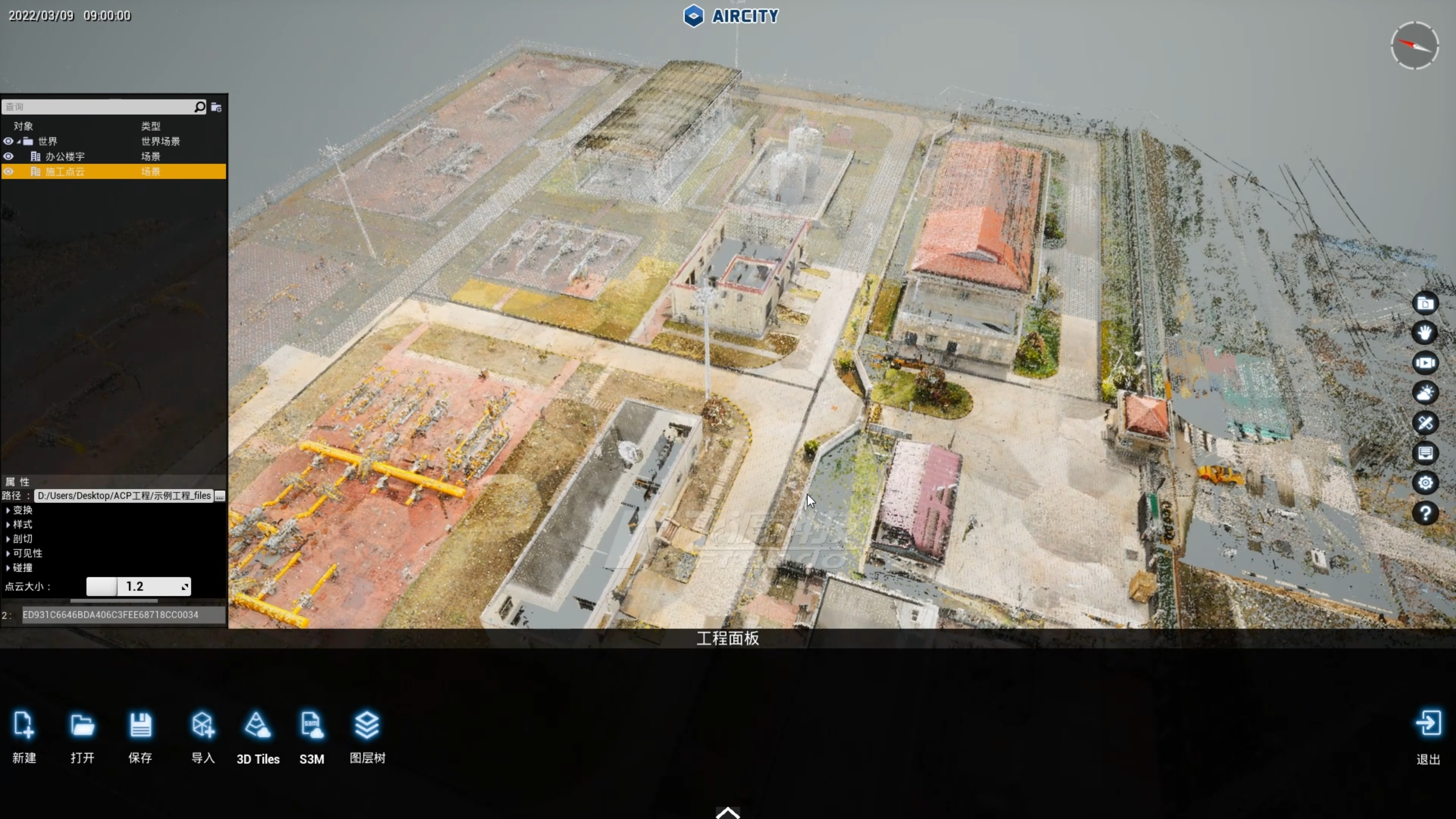
Task: Open settings with the gear icon
Action: click(1425, 483)
